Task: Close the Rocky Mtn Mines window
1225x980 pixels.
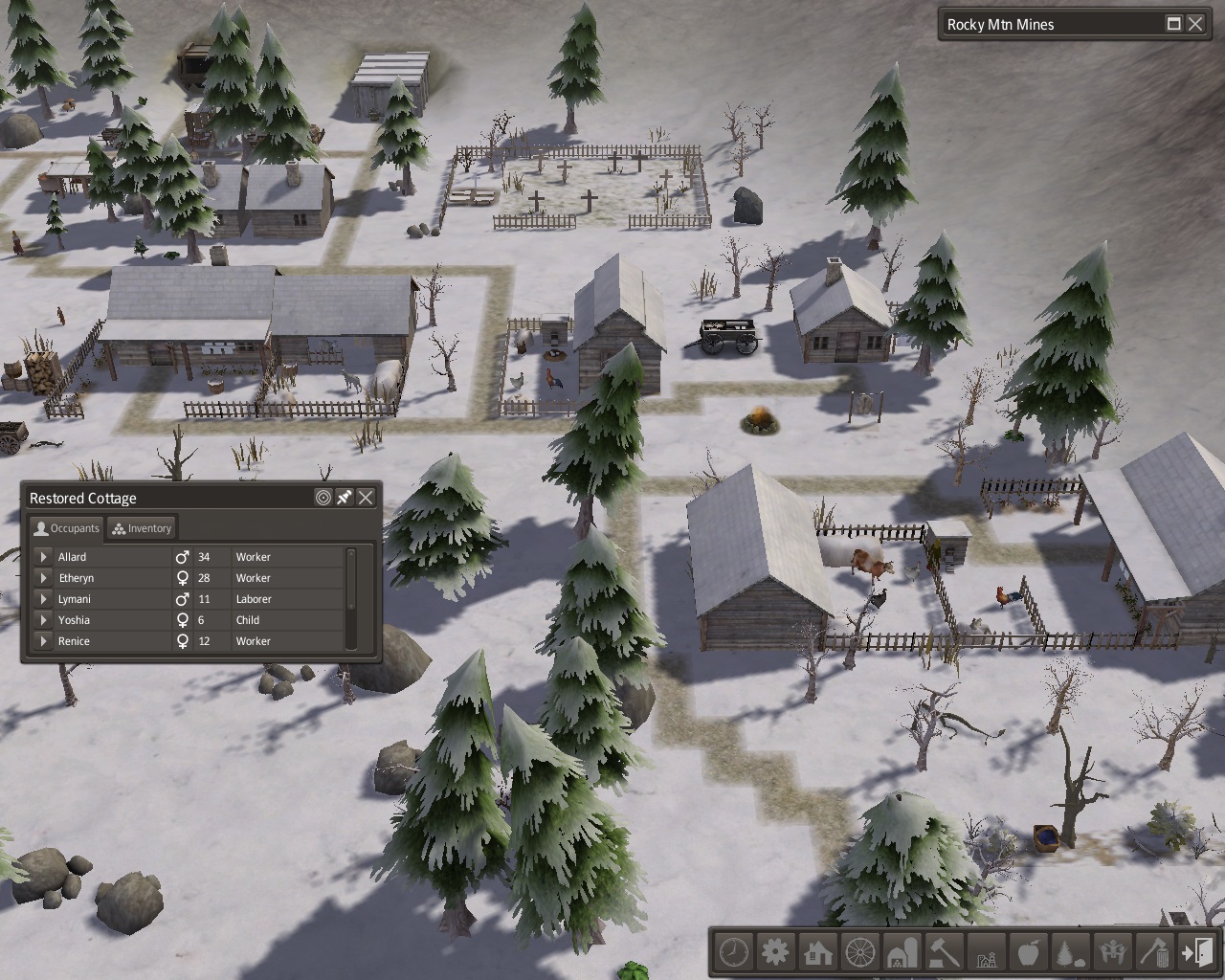Action: 1195,24
